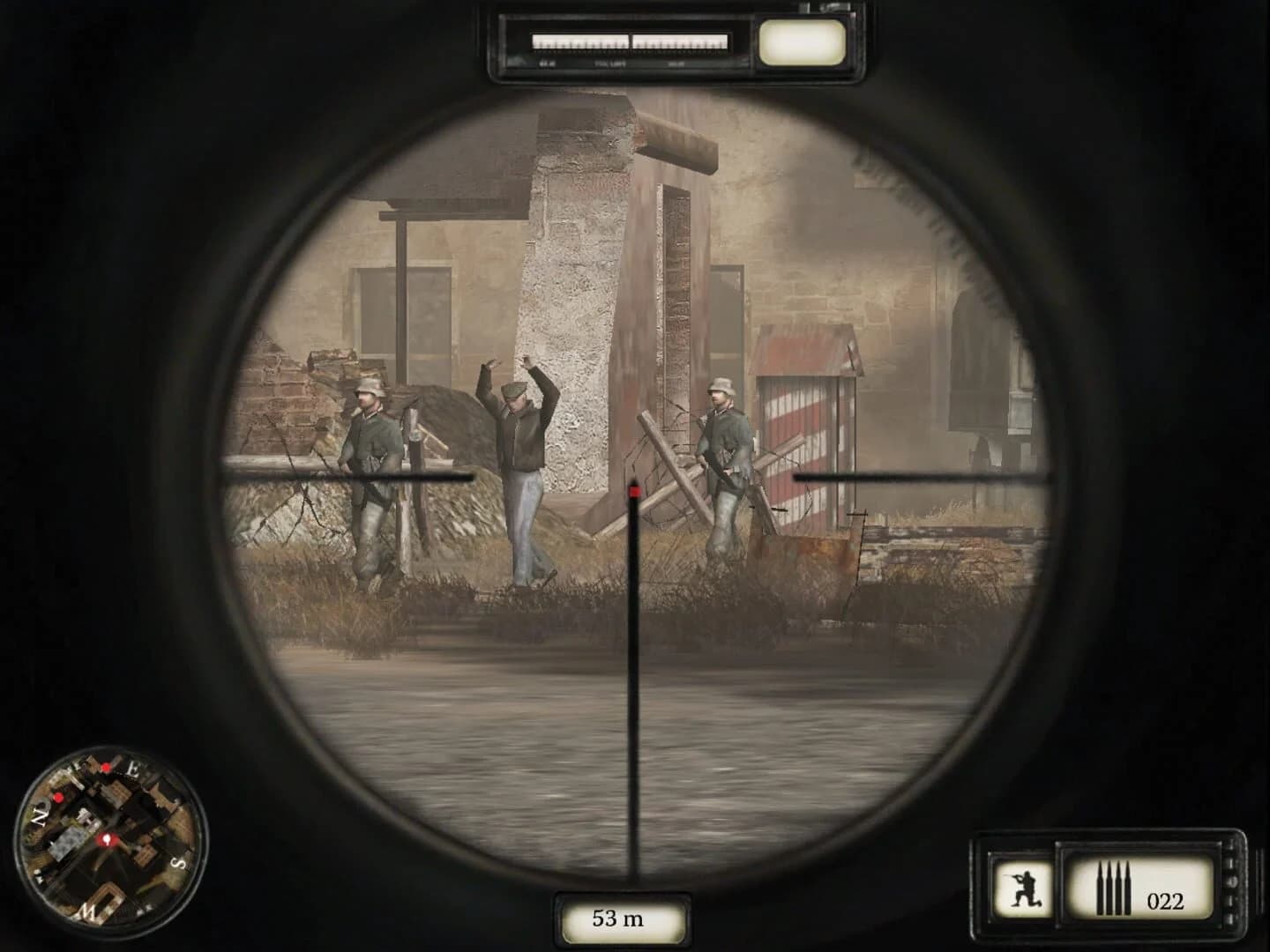Click the east 'E' marker on the compass

134,768
